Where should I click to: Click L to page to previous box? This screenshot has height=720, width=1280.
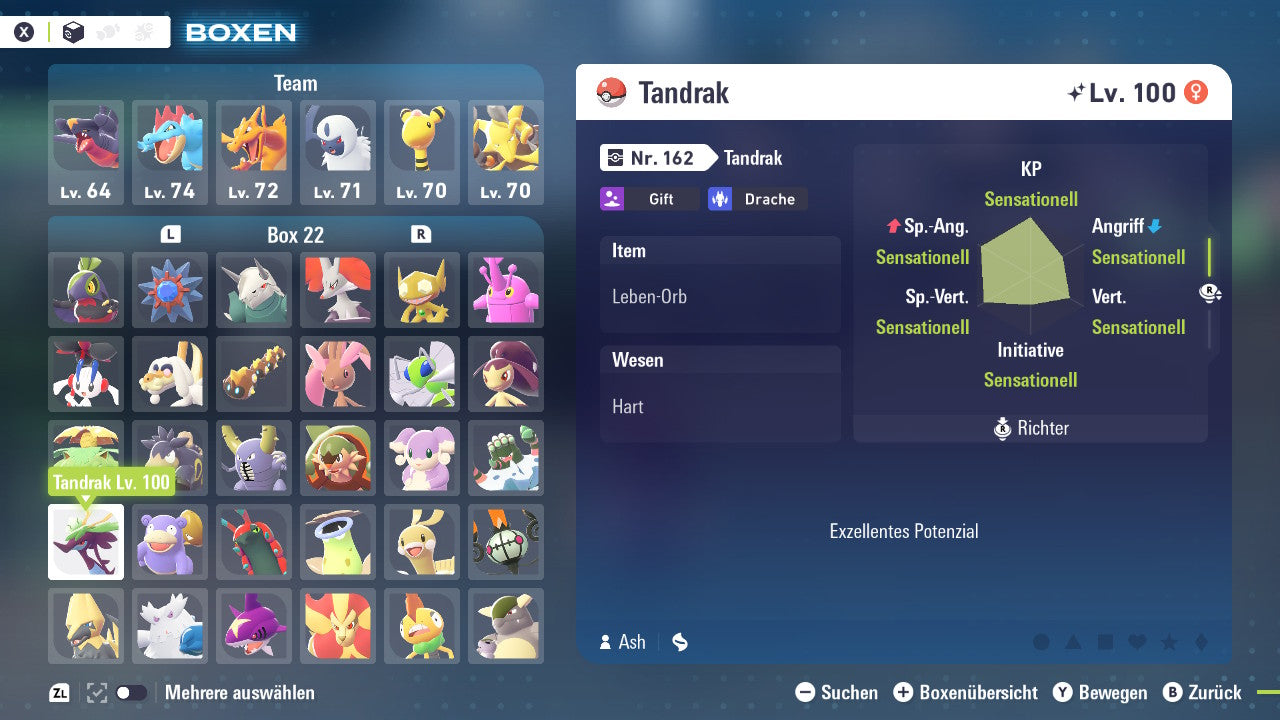(x=170, y=234)
